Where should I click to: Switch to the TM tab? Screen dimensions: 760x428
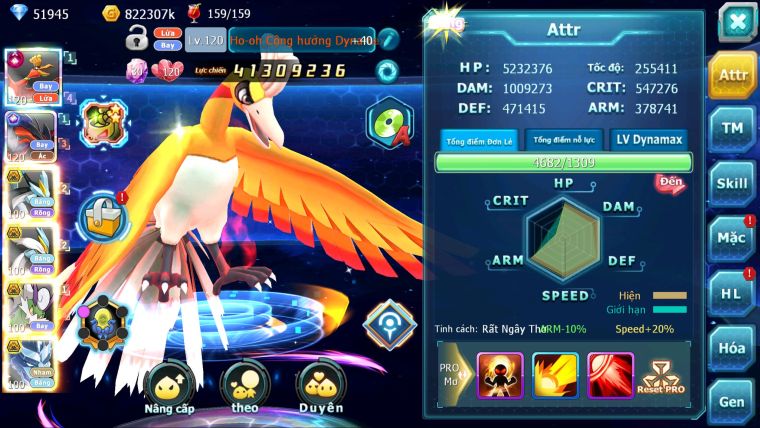[x=733, y=129]
